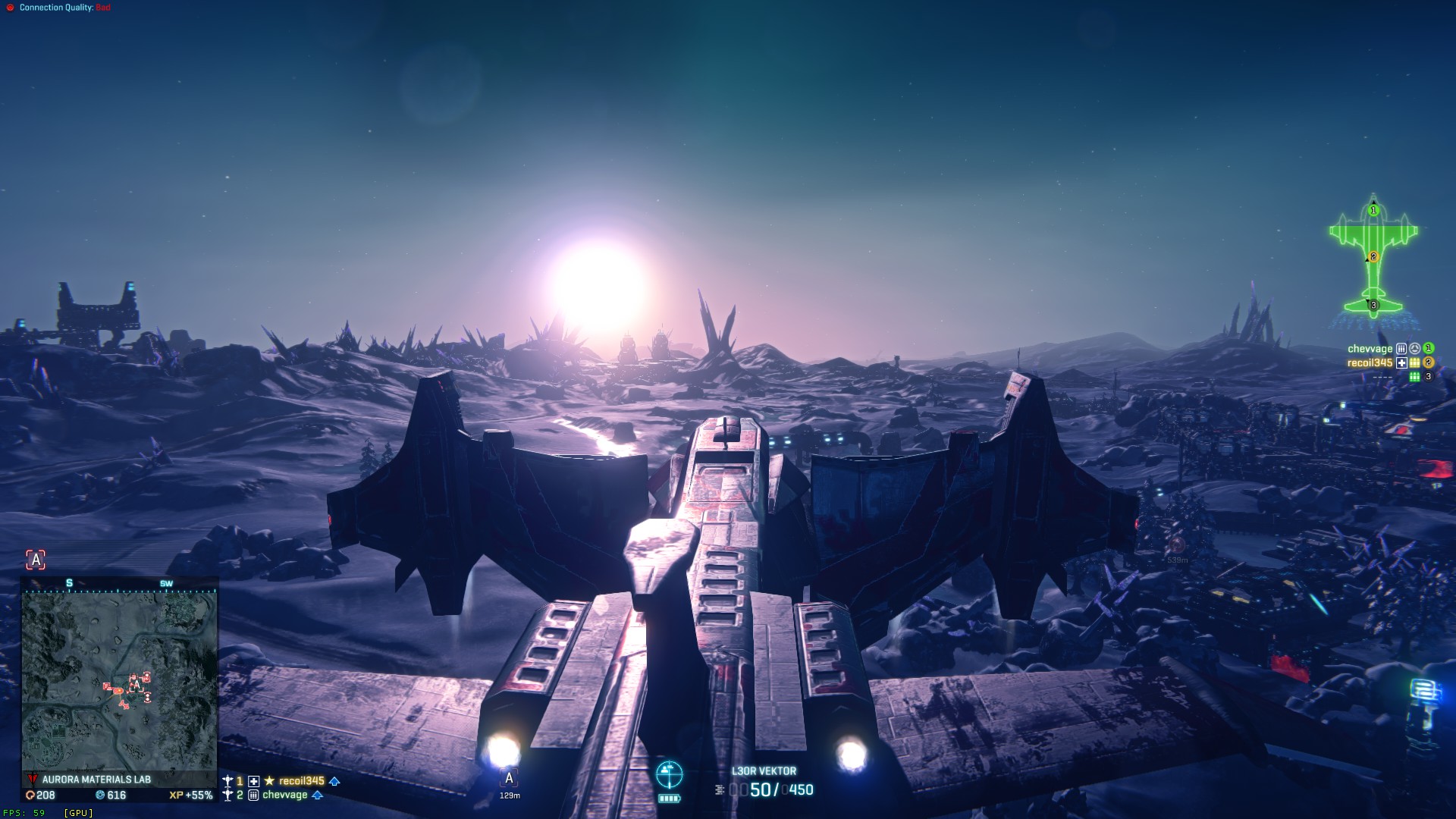
Task: Select squad member recoil345 in the squad list
Action: (301, 781)
